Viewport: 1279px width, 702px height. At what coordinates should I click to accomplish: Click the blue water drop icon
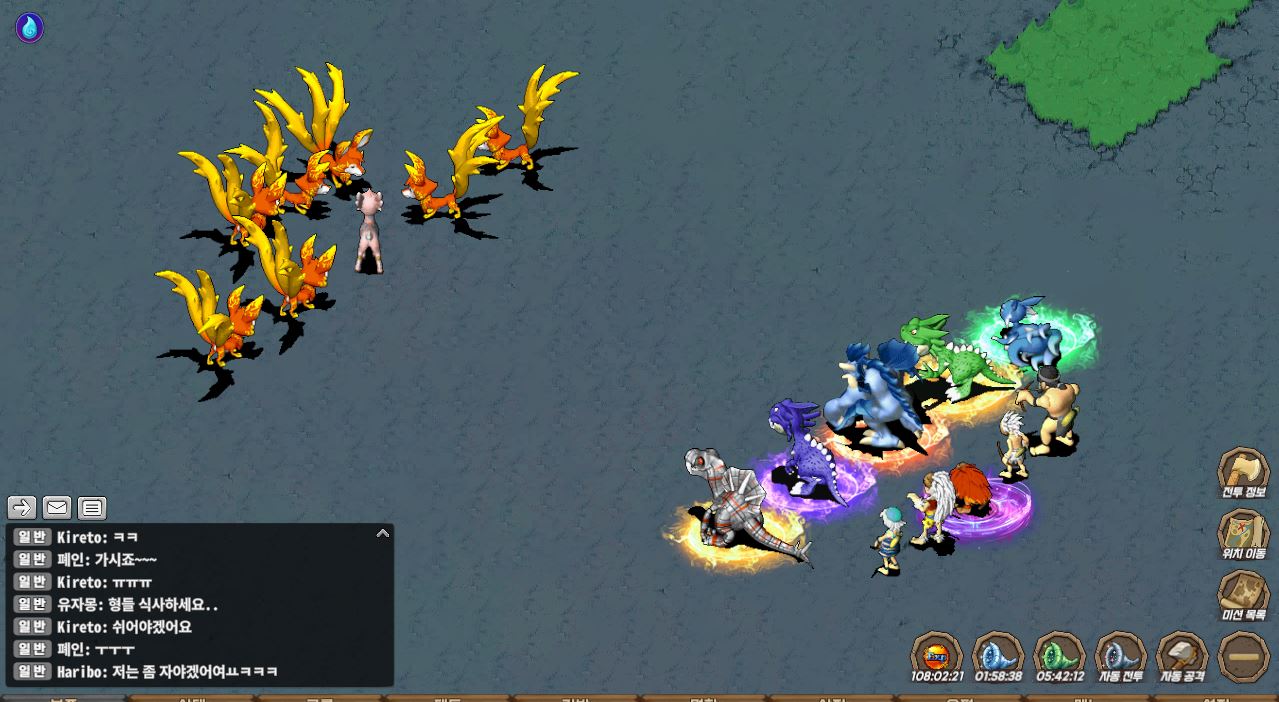[29, 28]
